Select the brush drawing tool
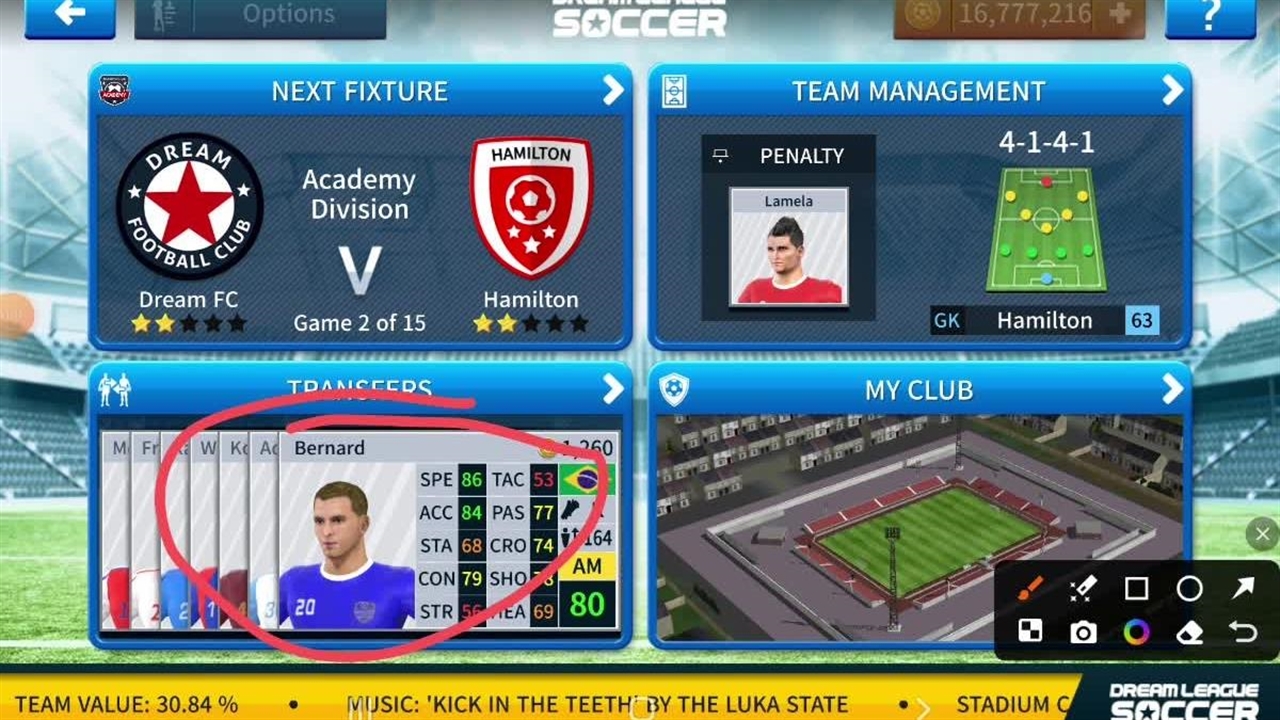Viewport: 1280px width, 720px height. (1030, 588)
